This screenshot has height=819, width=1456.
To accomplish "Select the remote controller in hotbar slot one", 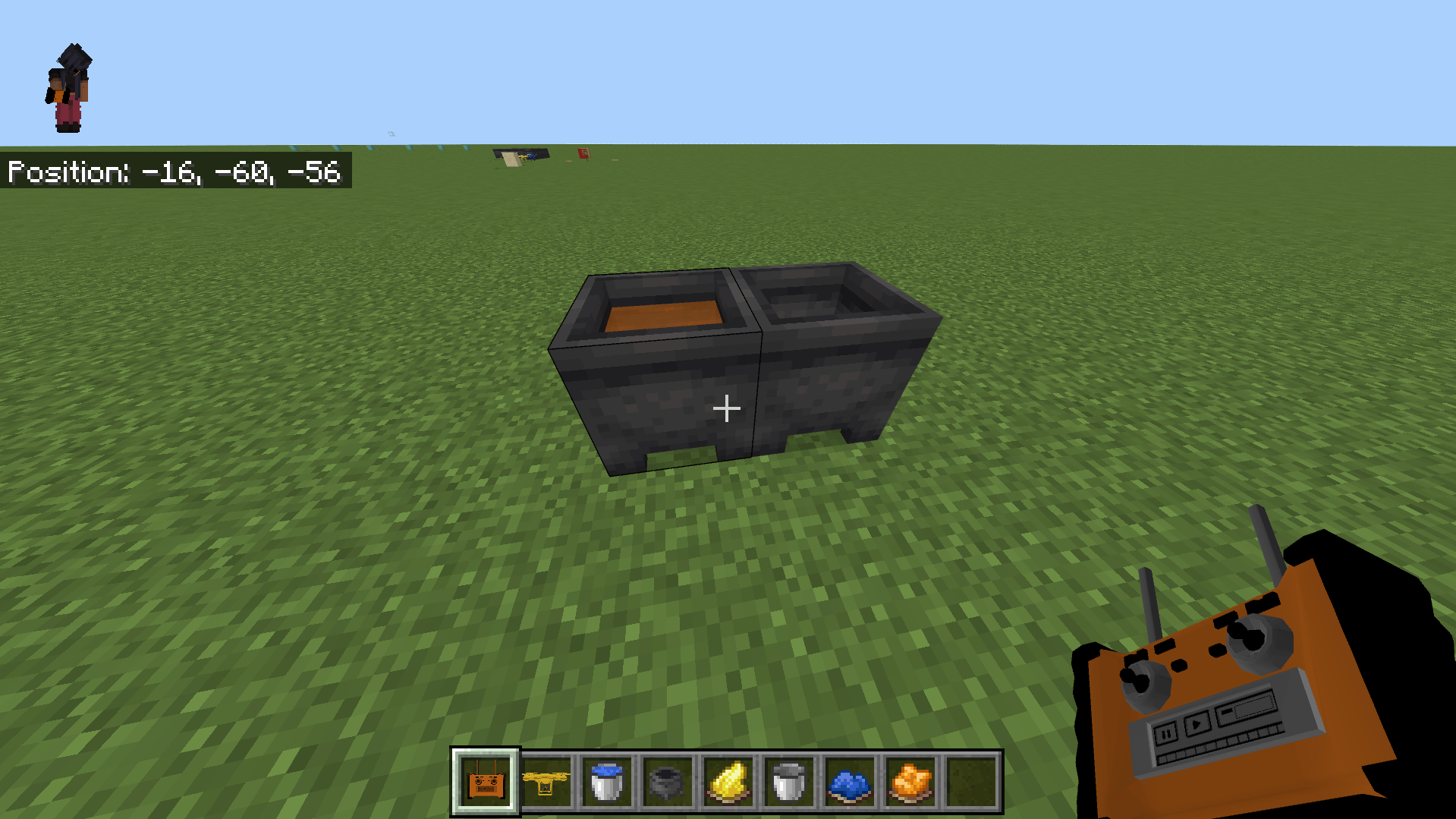I will [x=486, y=783].
